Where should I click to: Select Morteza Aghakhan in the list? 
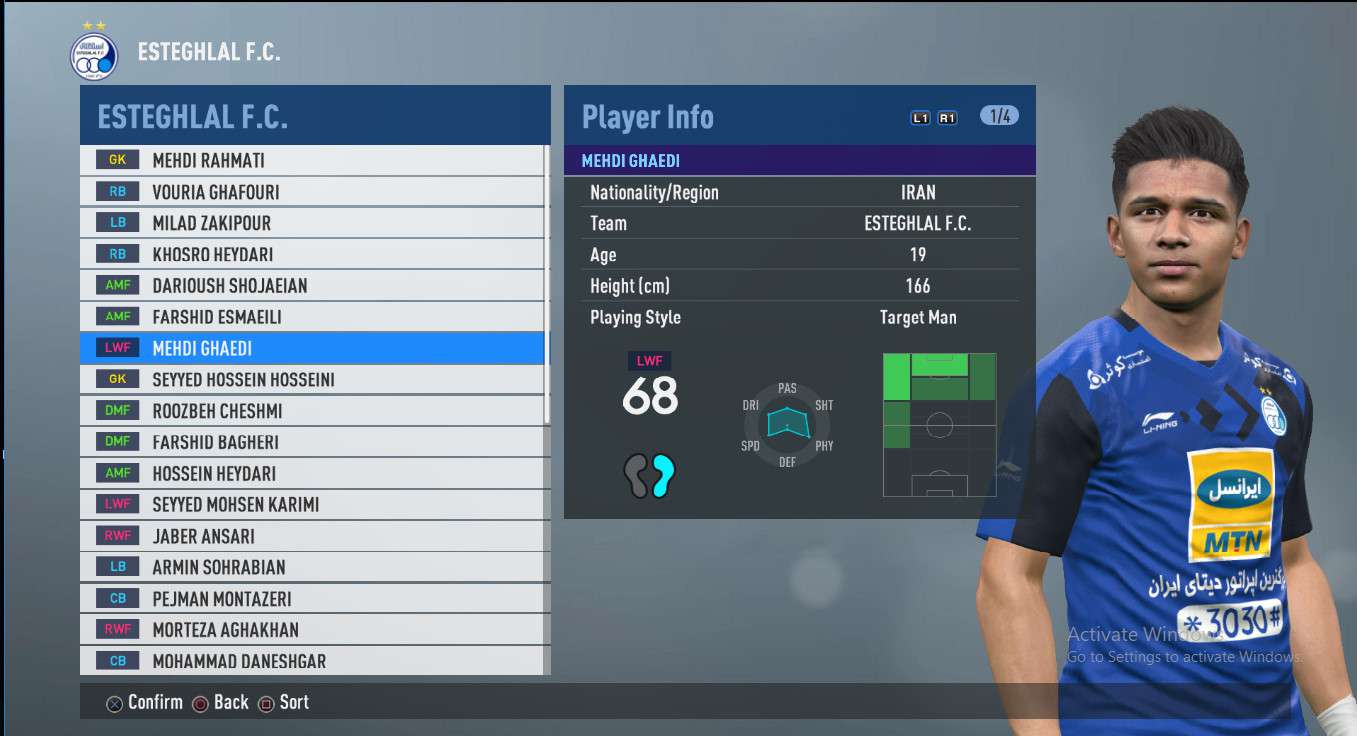(312, 630)
